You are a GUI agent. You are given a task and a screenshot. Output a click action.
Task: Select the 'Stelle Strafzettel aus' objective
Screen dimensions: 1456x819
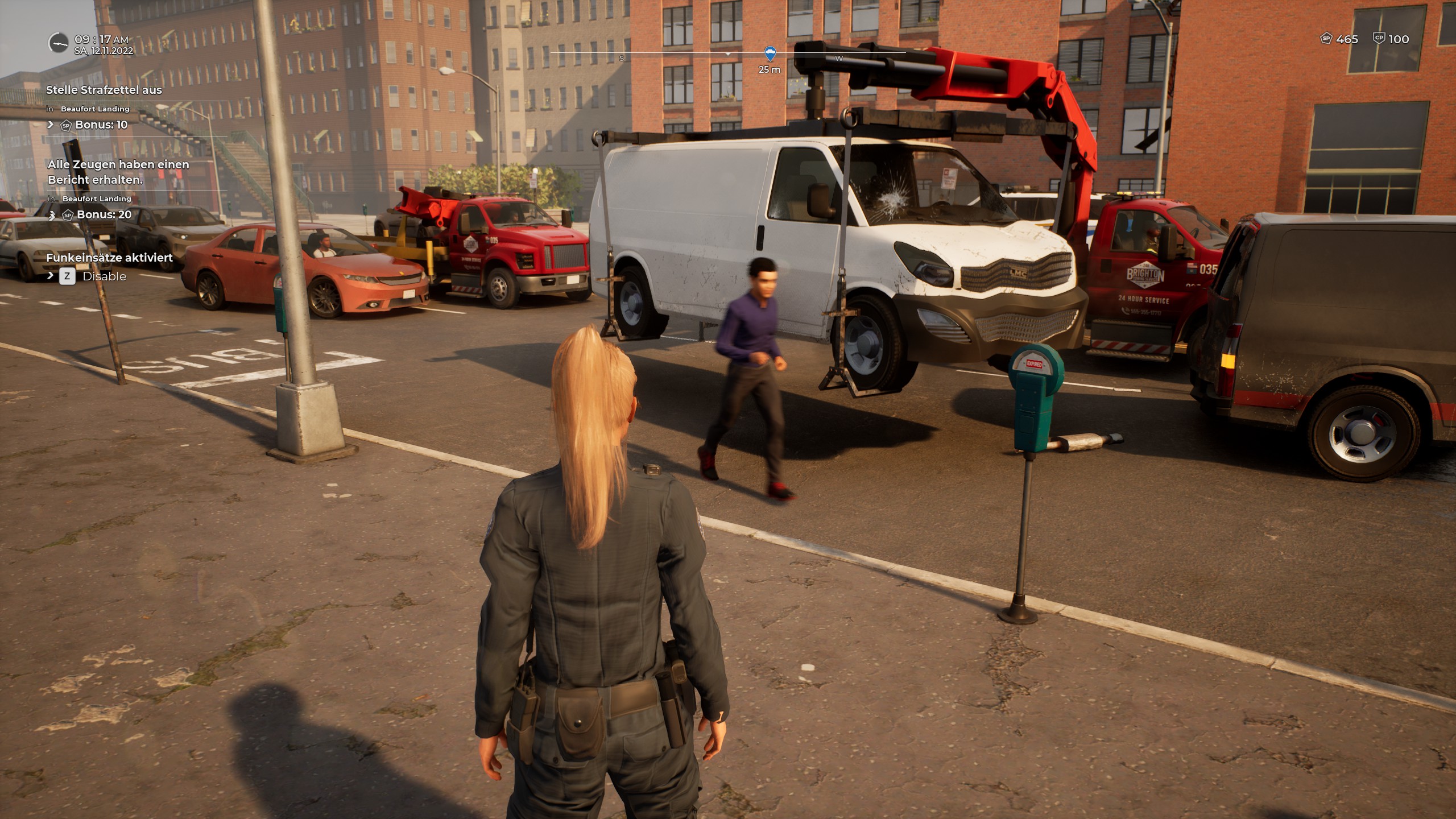coord(104,90)
